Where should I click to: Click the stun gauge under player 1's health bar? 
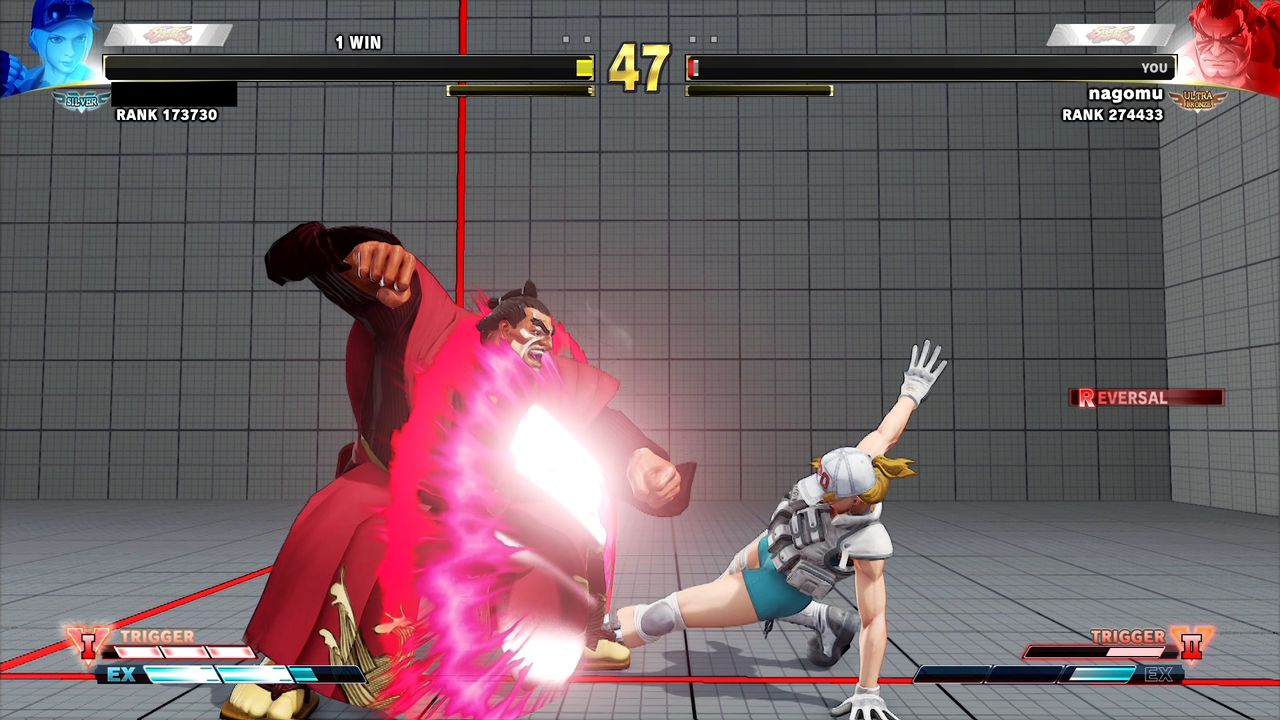[520, 90]
